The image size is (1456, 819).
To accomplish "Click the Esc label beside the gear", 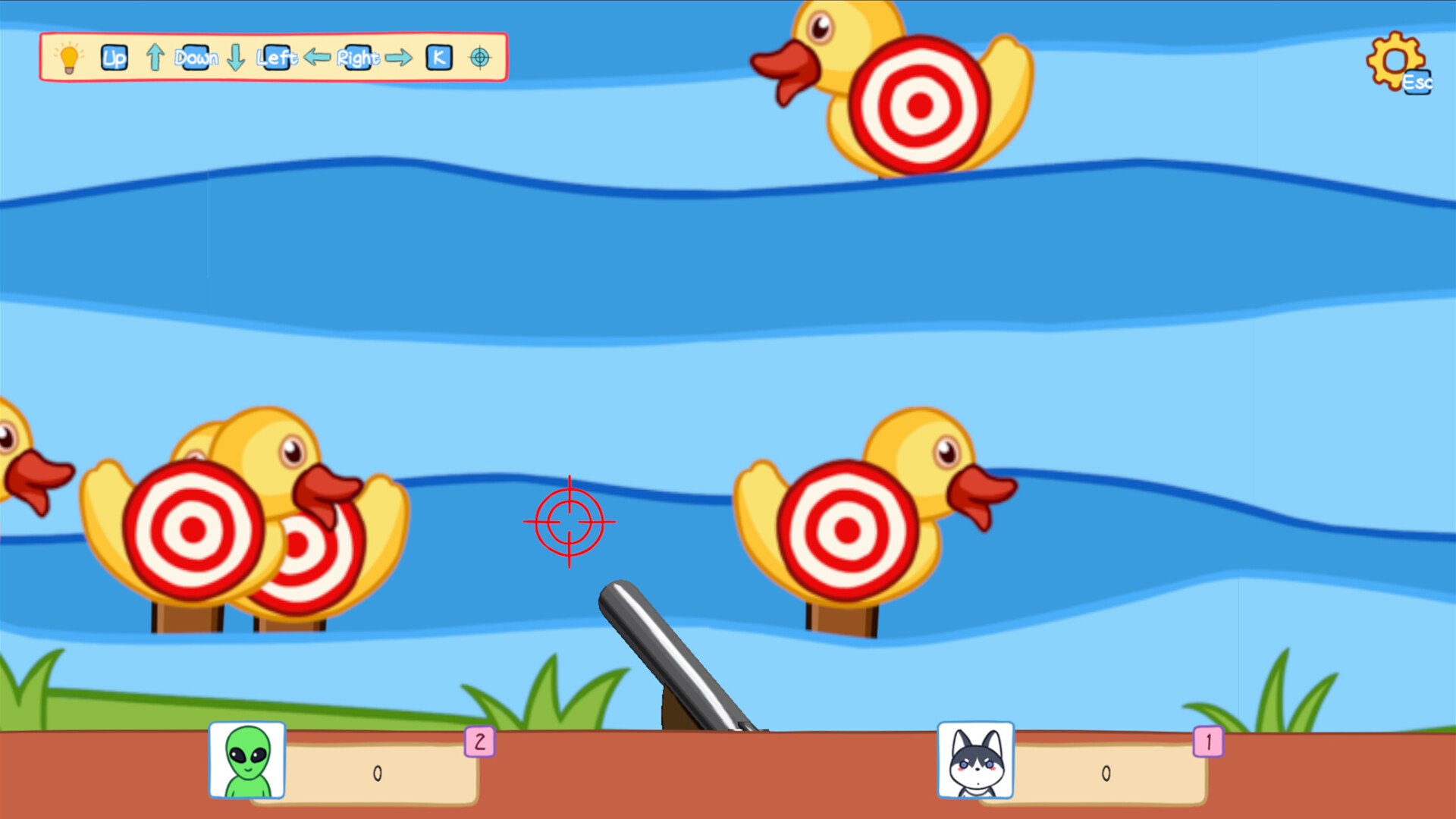I will pos(1417,83).
